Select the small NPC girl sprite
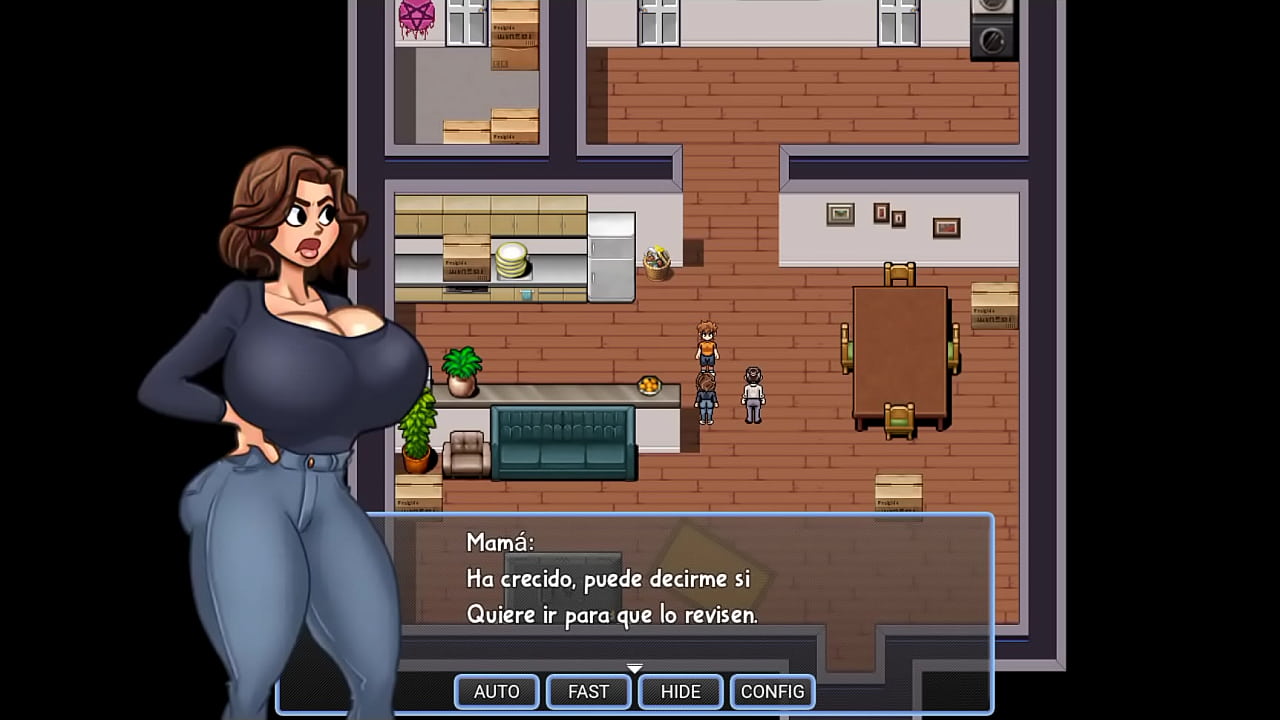The height and width of the screenshot is (720, 1280). (705, 398)
